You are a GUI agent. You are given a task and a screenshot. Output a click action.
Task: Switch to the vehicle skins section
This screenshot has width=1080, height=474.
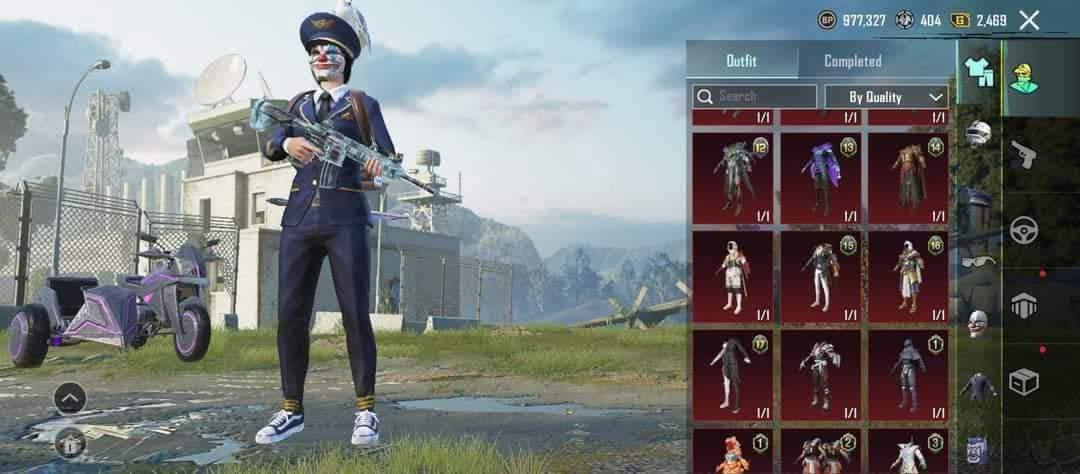click(1023, 230)
